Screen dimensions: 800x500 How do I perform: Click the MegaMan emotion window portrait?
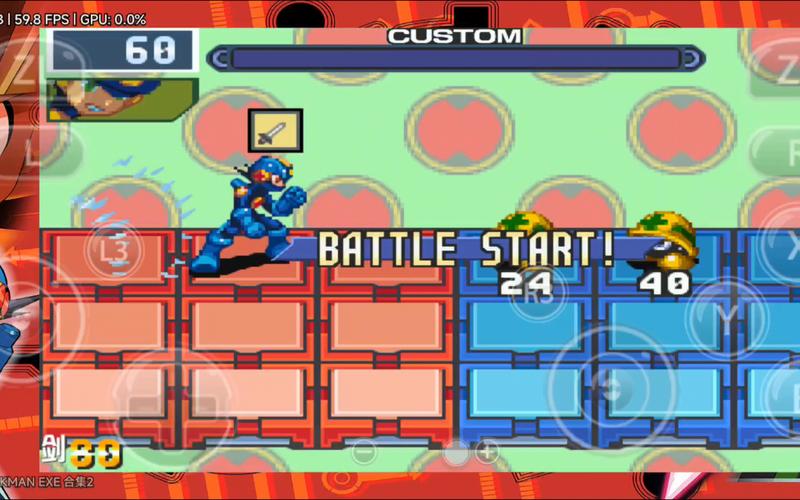click(x=121, y=99)
